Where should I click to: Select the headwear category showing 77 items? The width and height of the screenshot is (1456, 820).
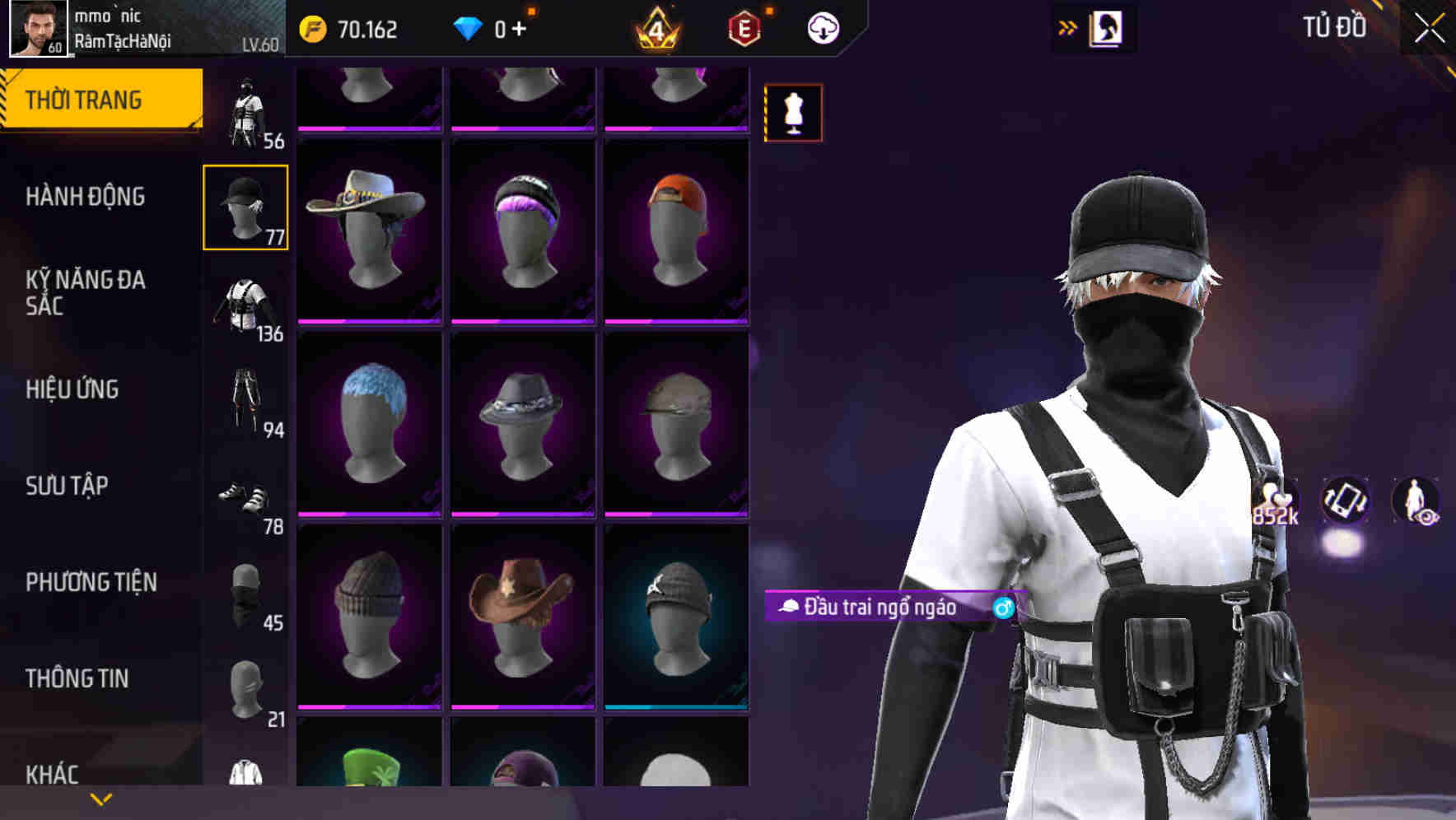click(x=245, y=207)
